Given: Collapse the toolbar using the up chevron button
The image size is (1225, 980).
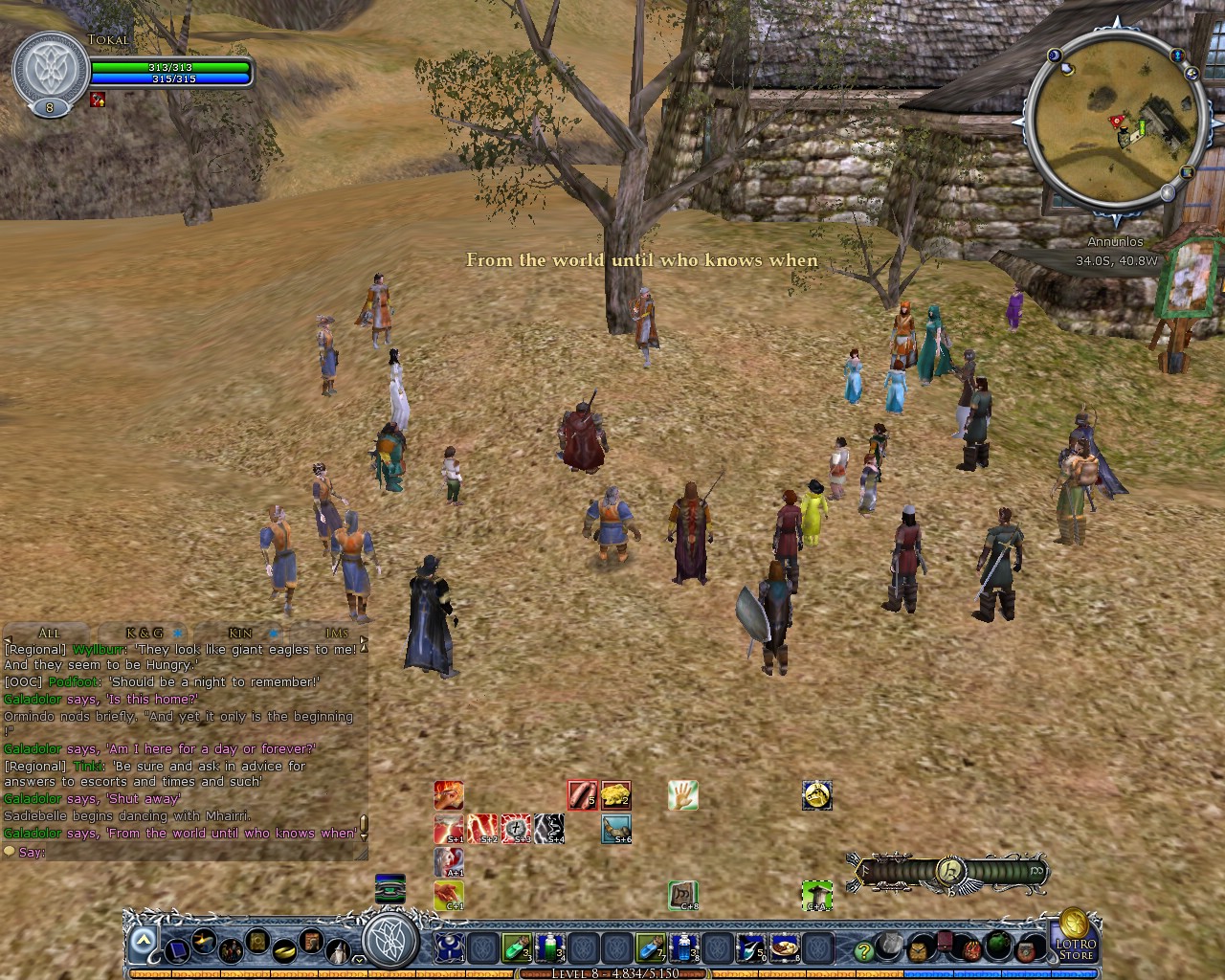Looking at the screenshot, I should (x=142, y=942).
